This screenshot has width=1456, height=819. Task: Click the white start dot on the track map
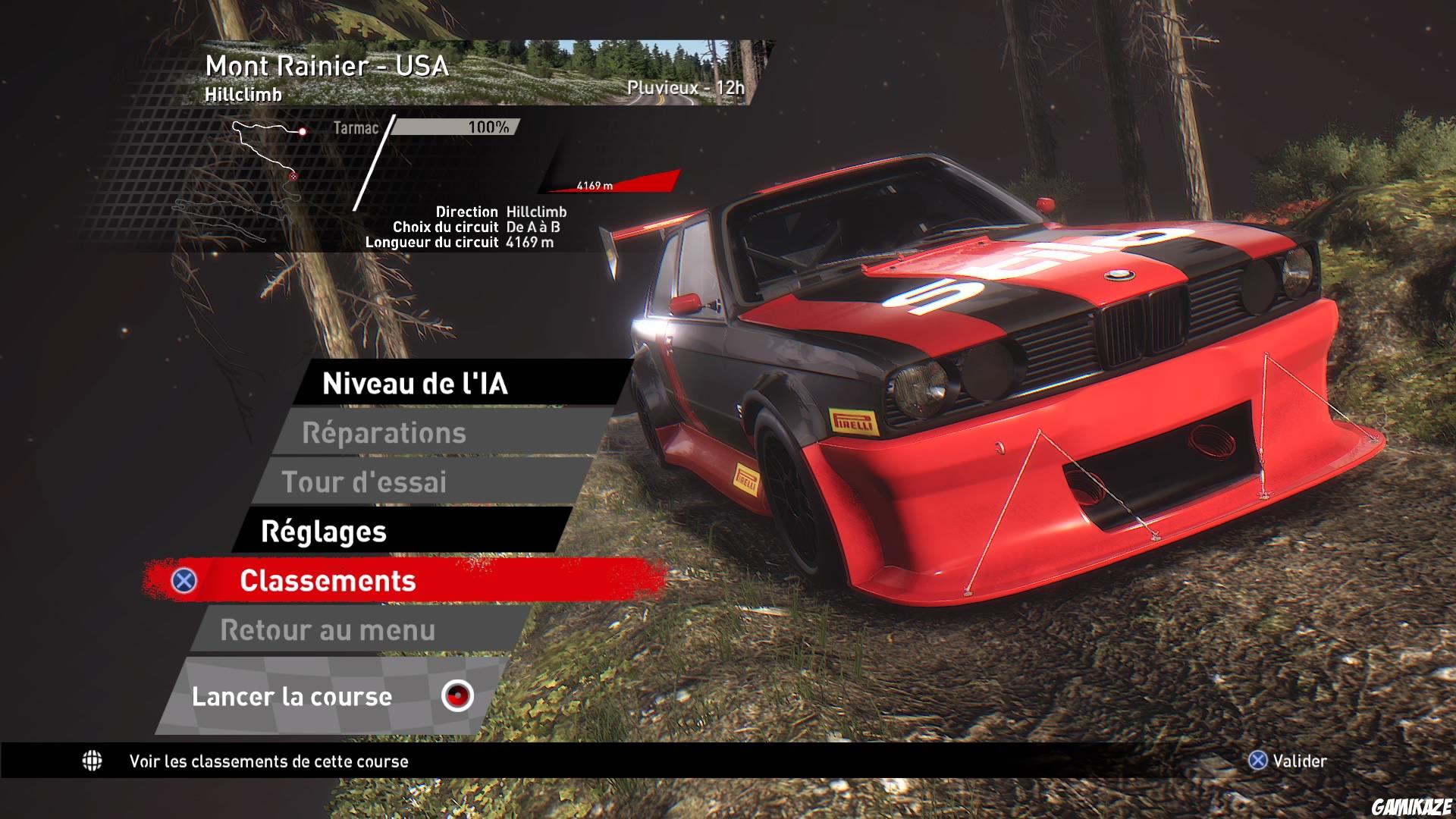click(303, 132)
